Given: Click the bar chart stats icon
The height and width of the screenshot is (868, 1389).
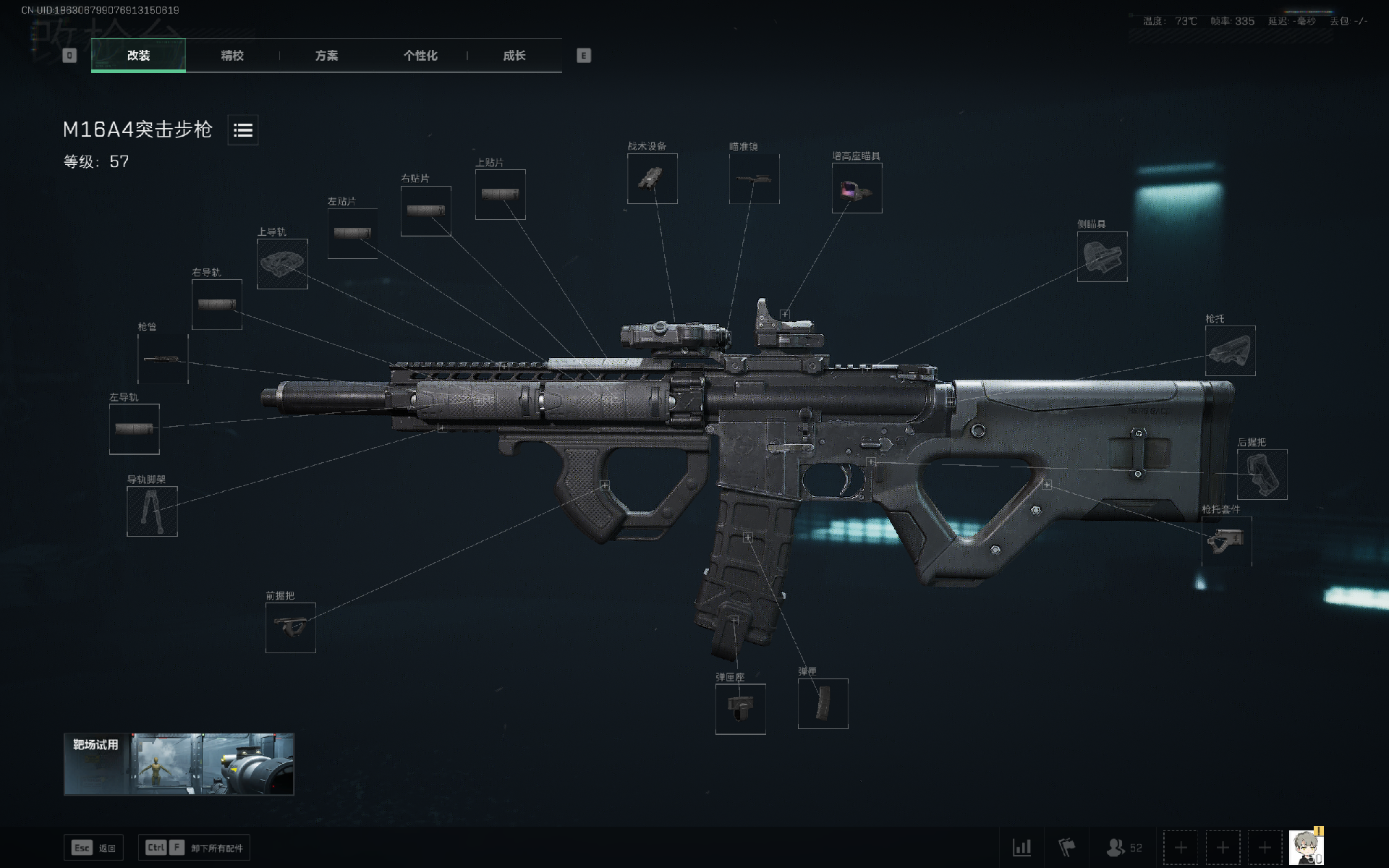Looking at the screenshot, I should click(x=1022, y=847).
